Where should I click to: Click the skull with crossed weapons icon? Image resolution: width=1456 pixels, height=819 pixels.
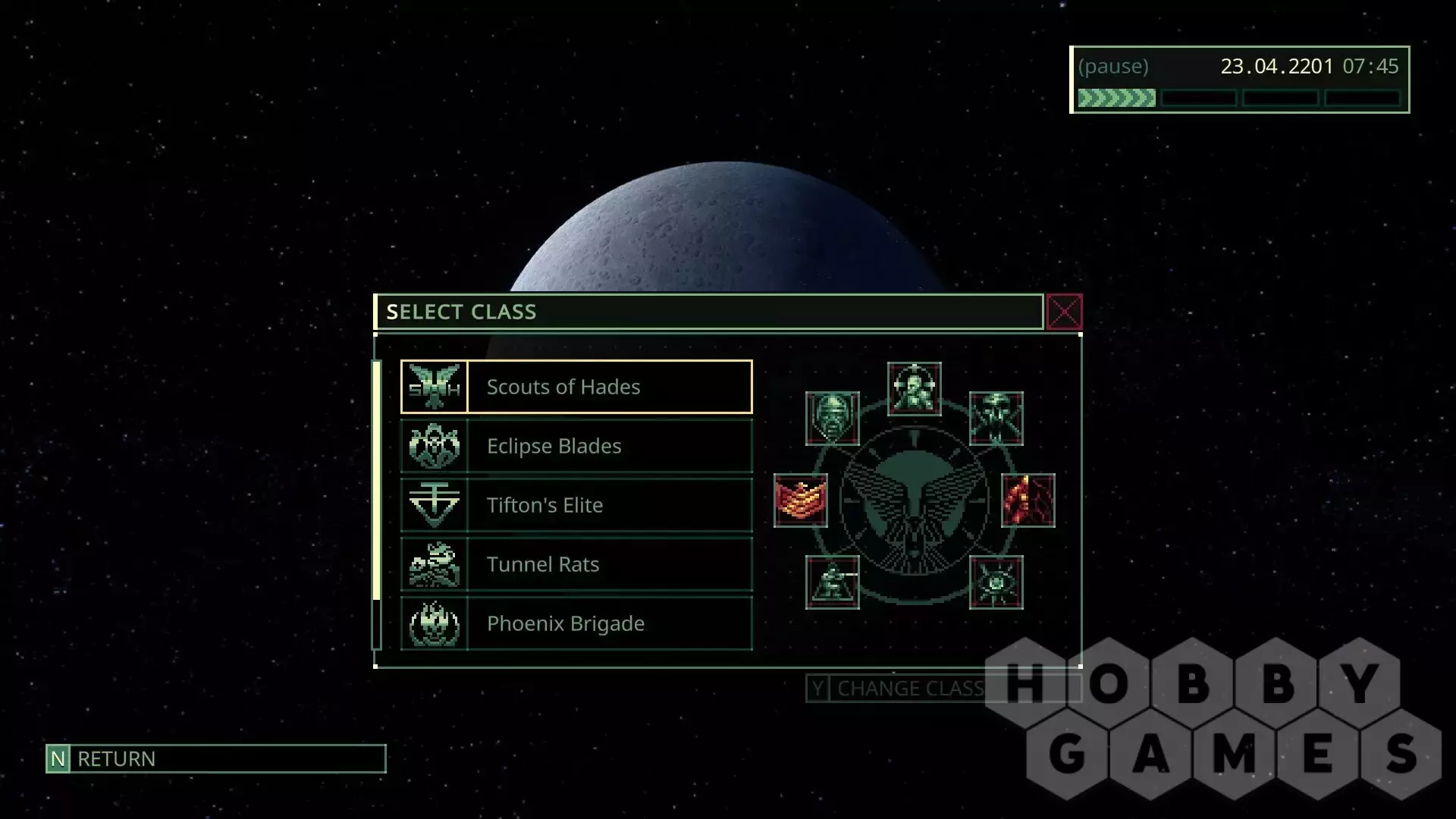[996, 419]
